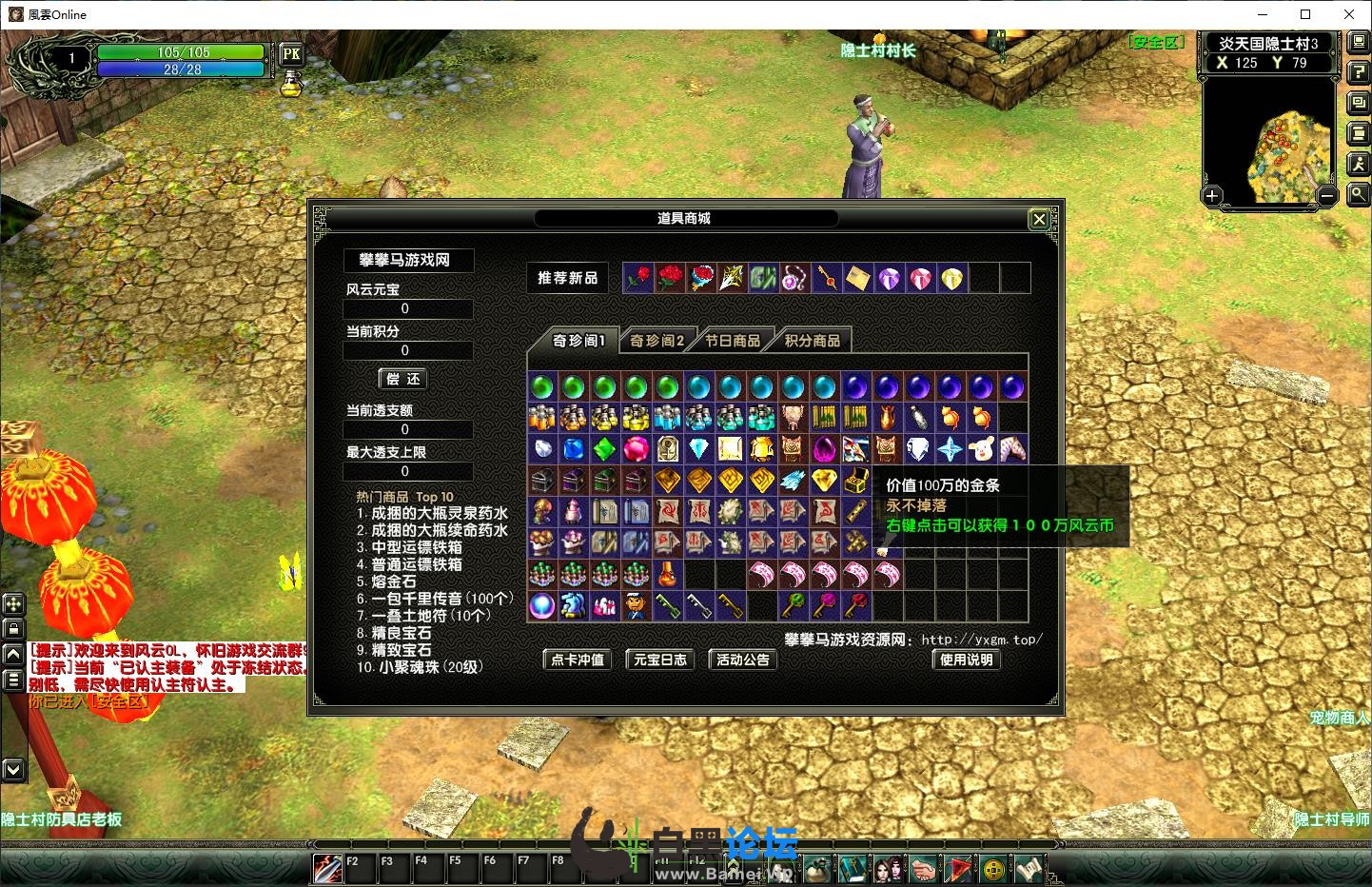
Task: Zoom out the minimap with the minus button
Action: click(x=1327, y=197)
